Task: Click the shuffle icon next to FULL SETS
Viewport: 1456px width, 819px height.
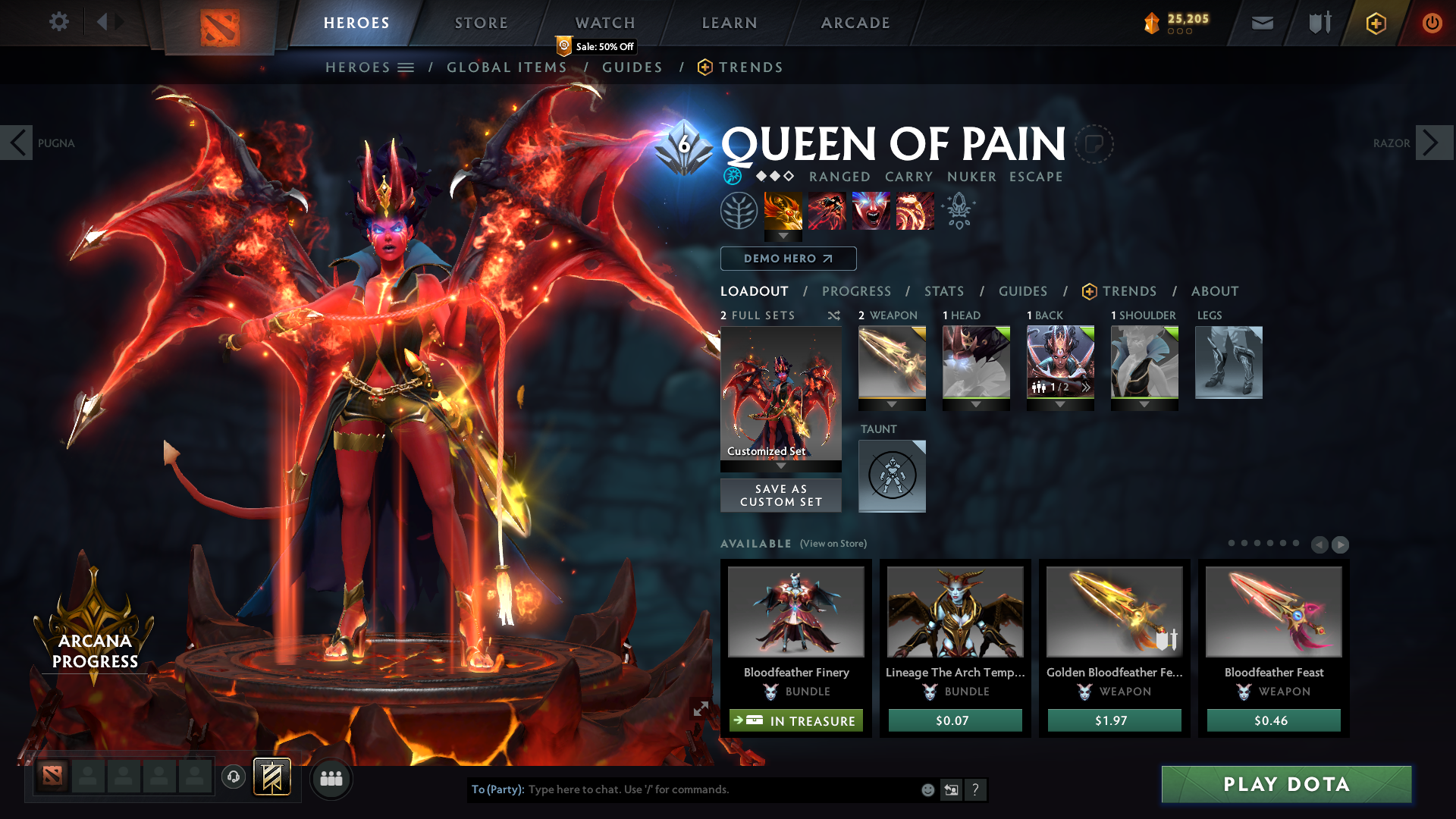Action: [833, 315]
